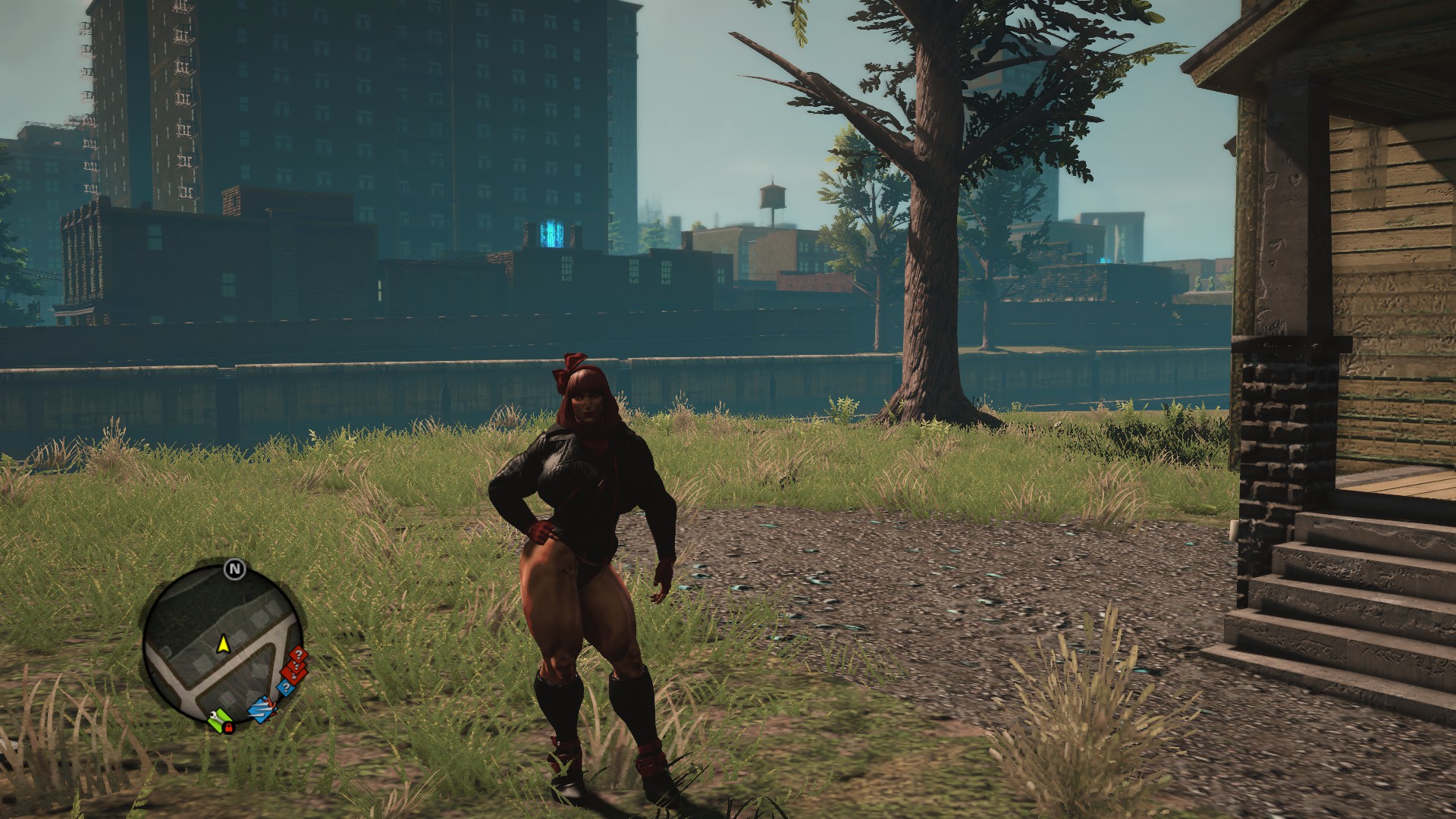
Task: Click the north compass indicator
Action: coord(234,568)
